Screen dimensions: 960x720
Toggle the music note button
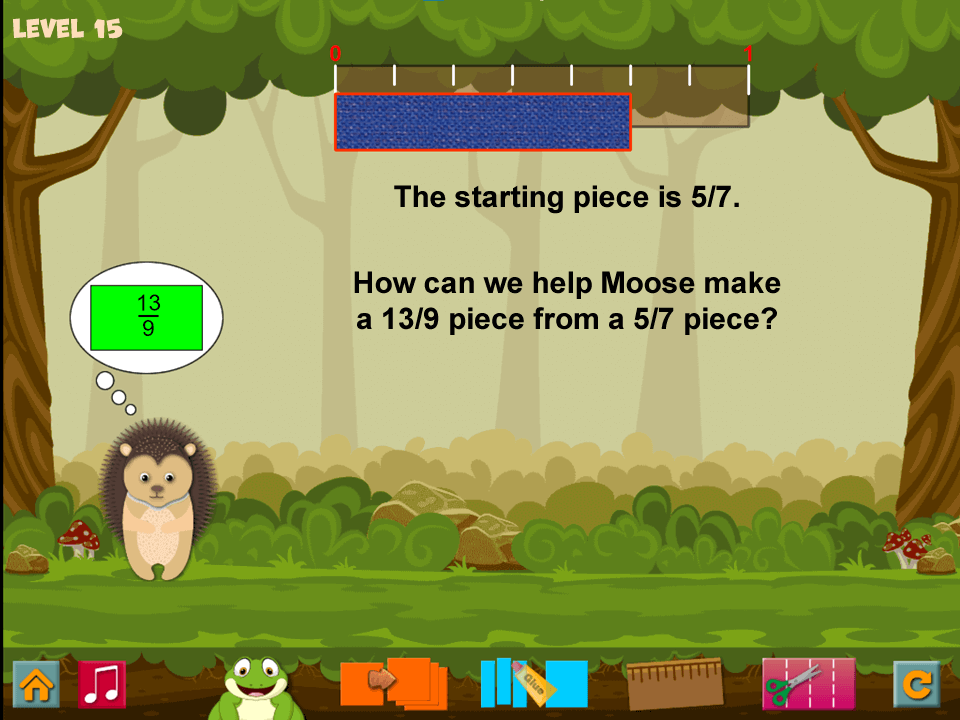click(101, 684)
